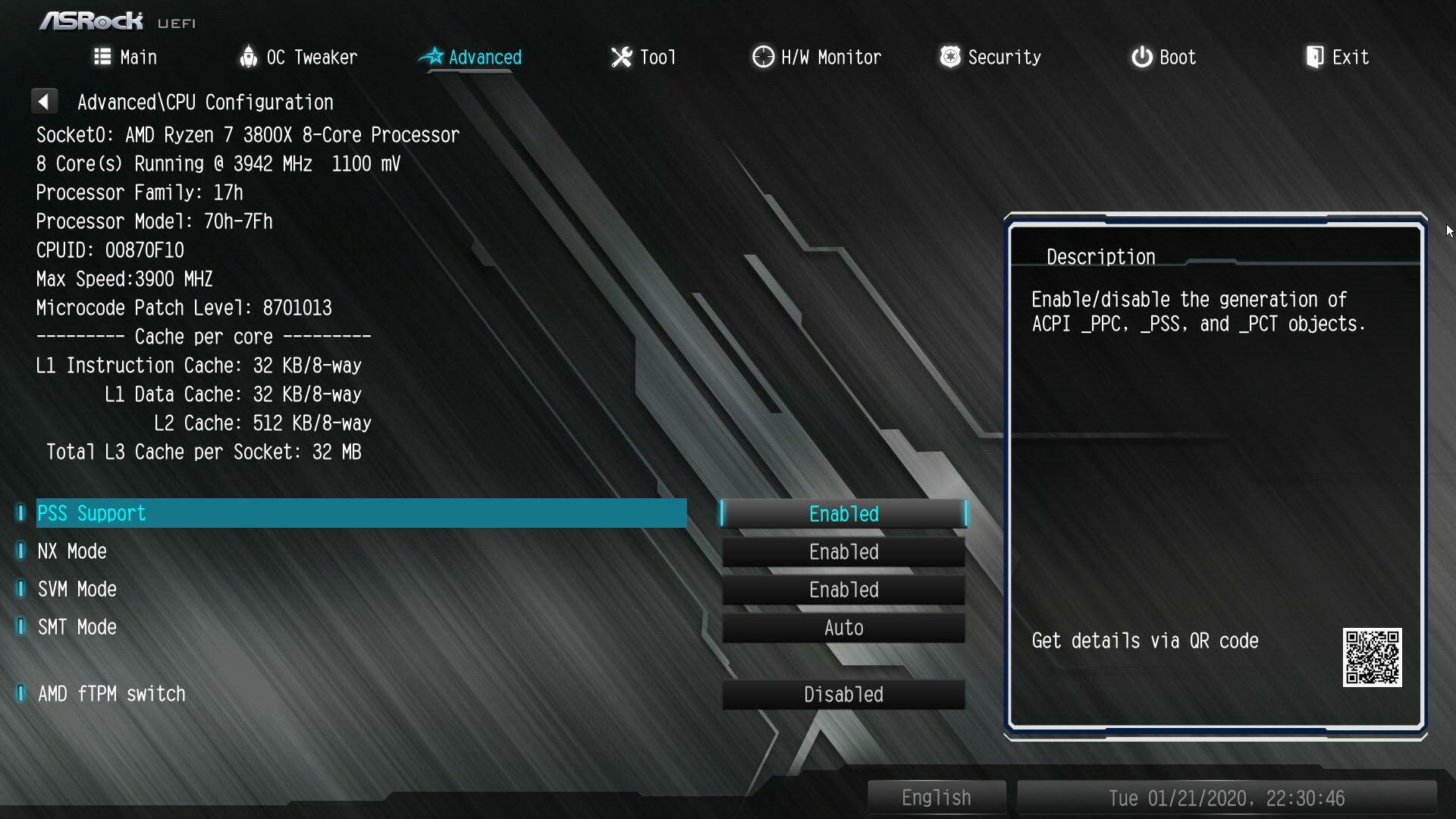Open the SVM Mode value dropdown
Viewport: 1456px width, 819px height.
pyautogui.click(x=843, y=590)
